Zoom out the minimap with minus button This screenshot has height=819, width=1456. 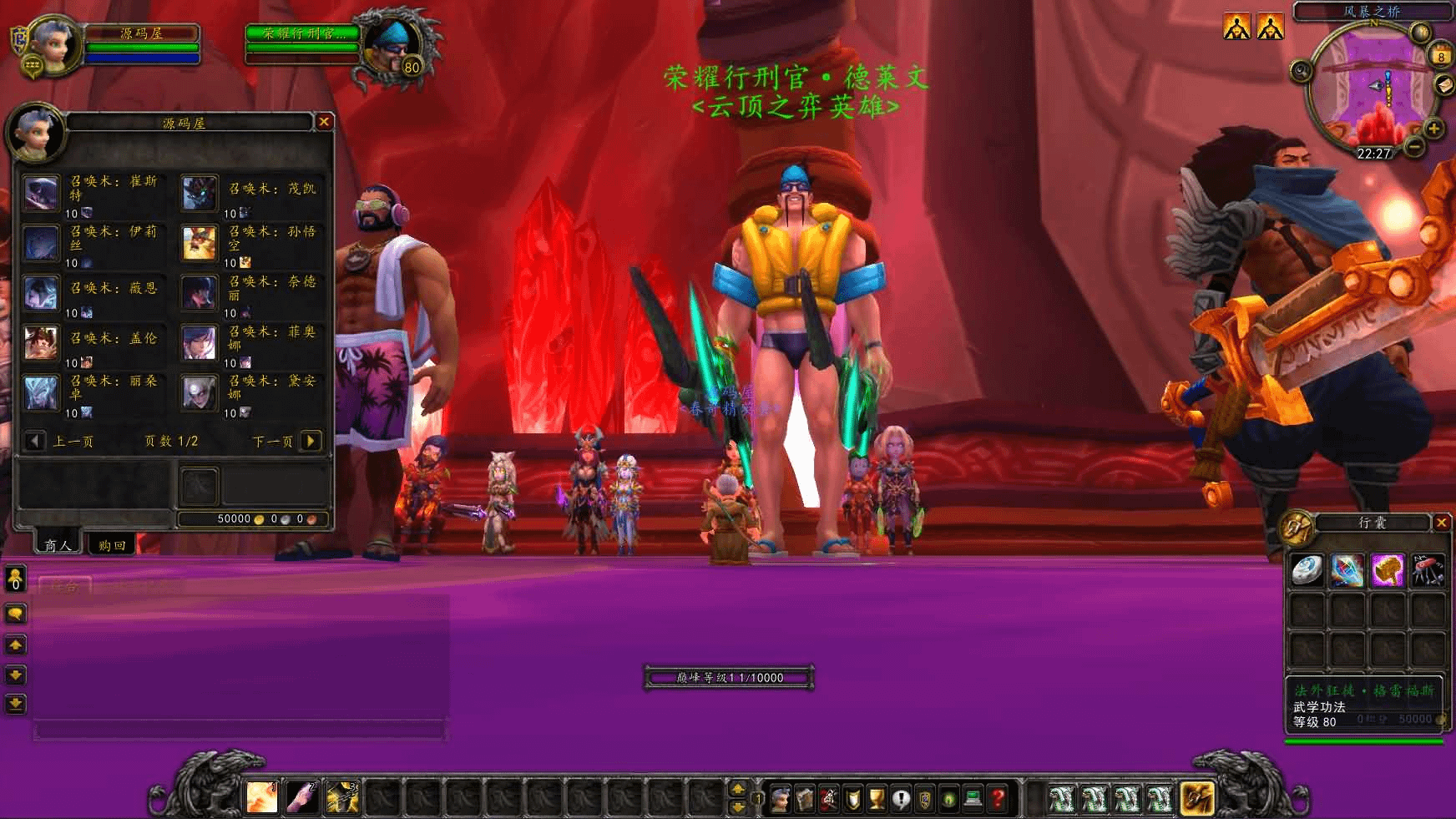pyautogui.click(x=1413, y=147)
